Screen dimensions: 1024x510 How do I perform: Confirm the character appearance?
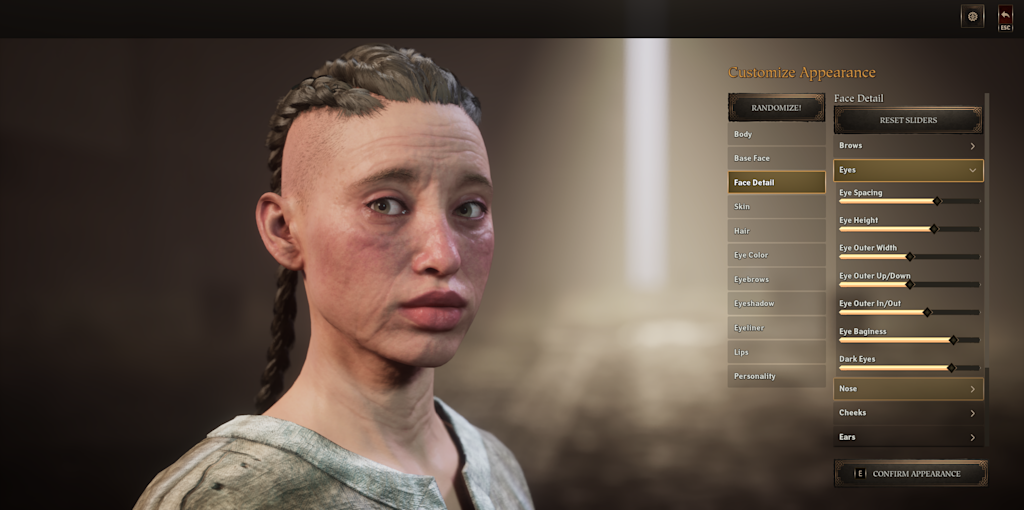910,473
